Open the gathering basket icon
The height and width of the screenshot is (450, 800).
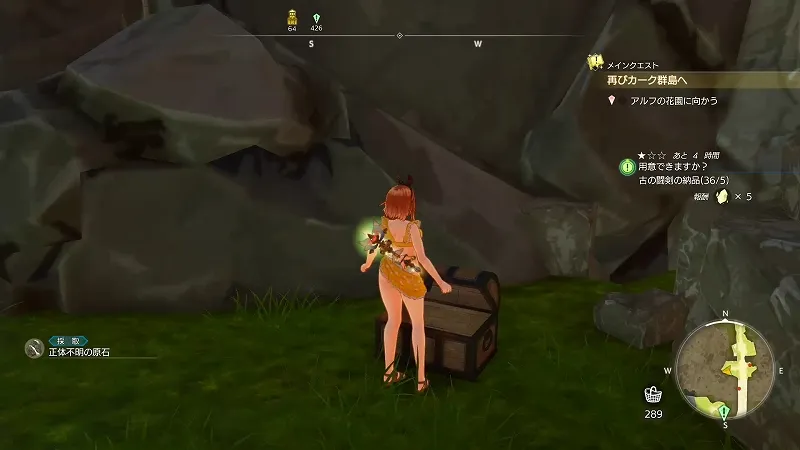[653, 395]
